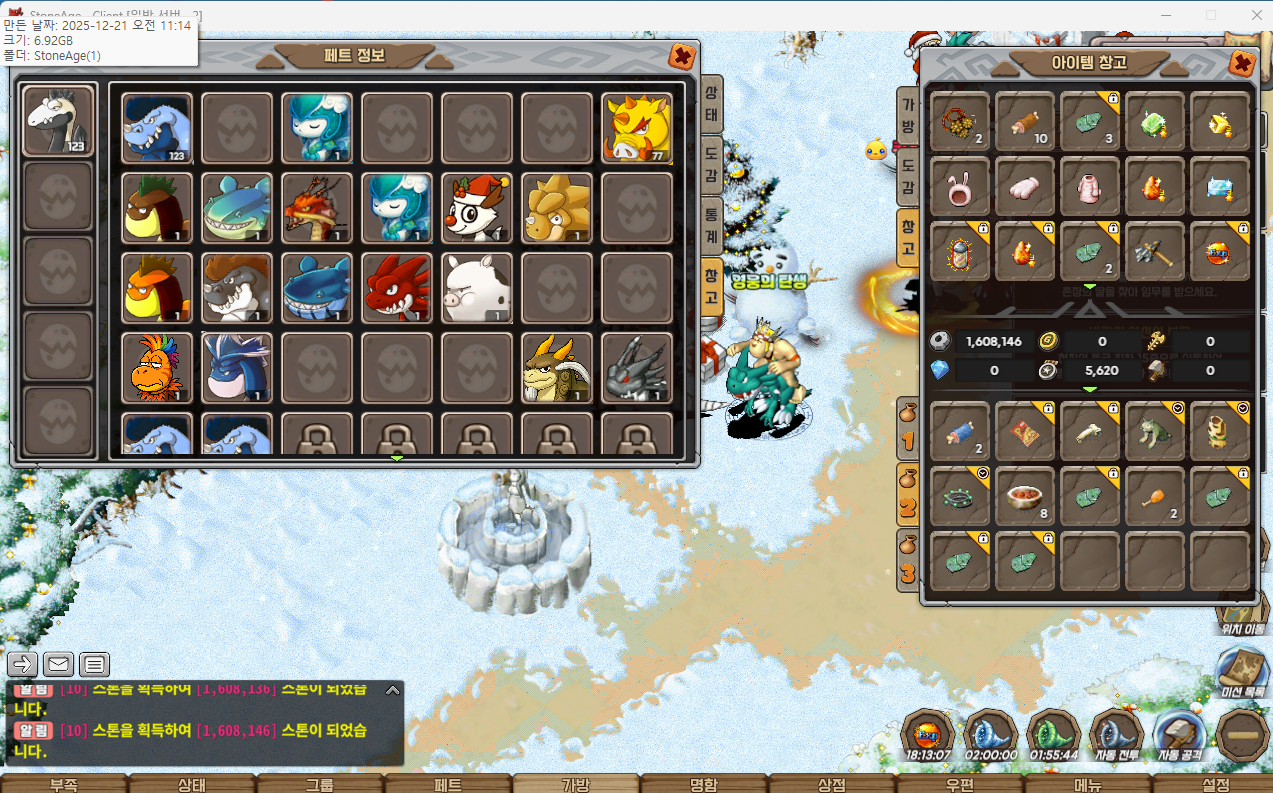The width and height of the screenshot is (1273, 793).
Task: Open the 설정 settings menu
Action: tap(1215, 784)
